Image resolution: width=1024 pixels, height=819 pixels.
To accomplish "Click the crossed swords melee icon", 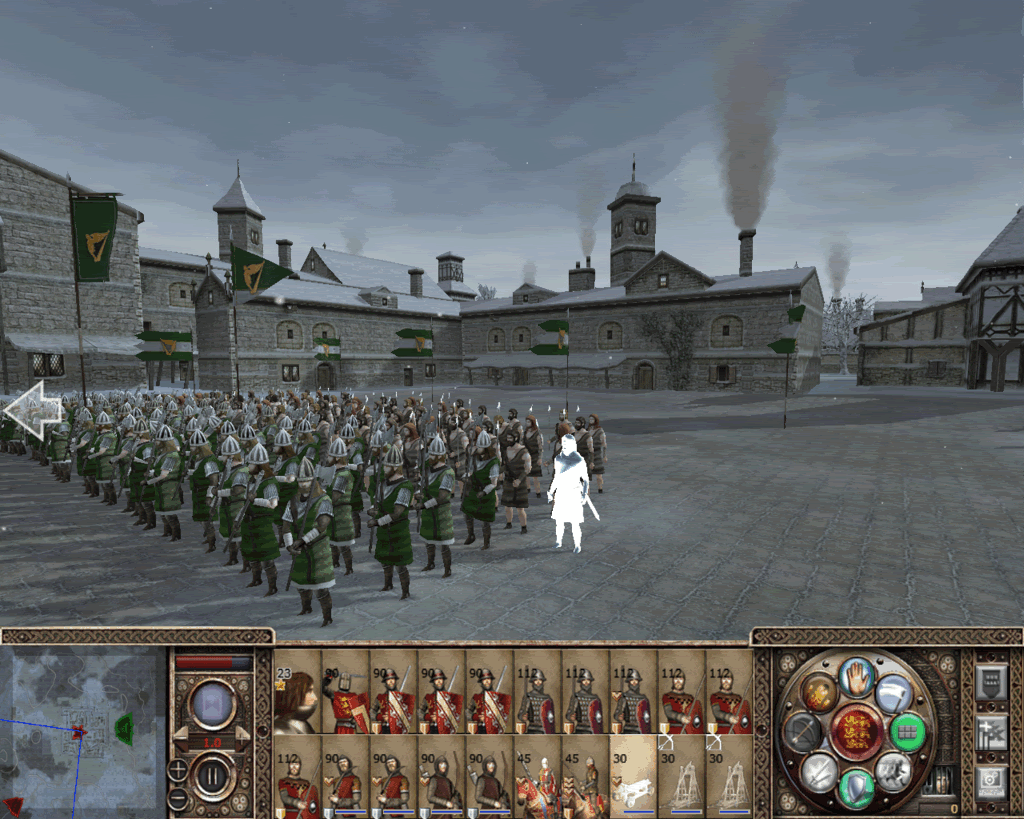I will tap(819, 772).
